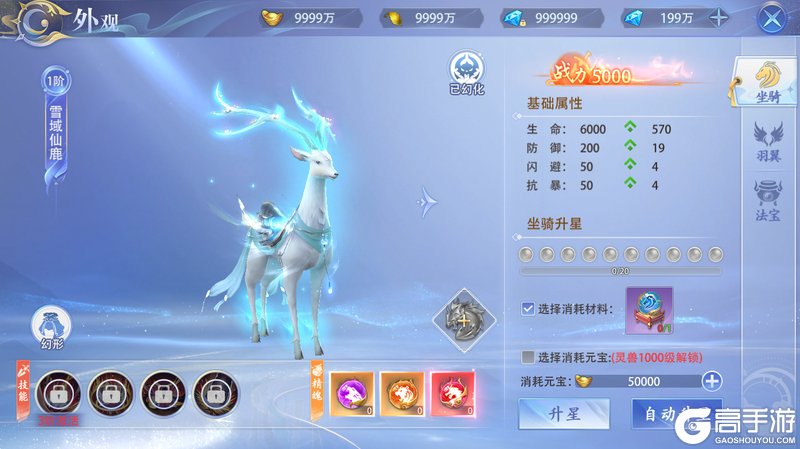Toggle the 选择消耗材料 checkbox
This screenshot has height=449, width=800.
(x=528, y=309)
